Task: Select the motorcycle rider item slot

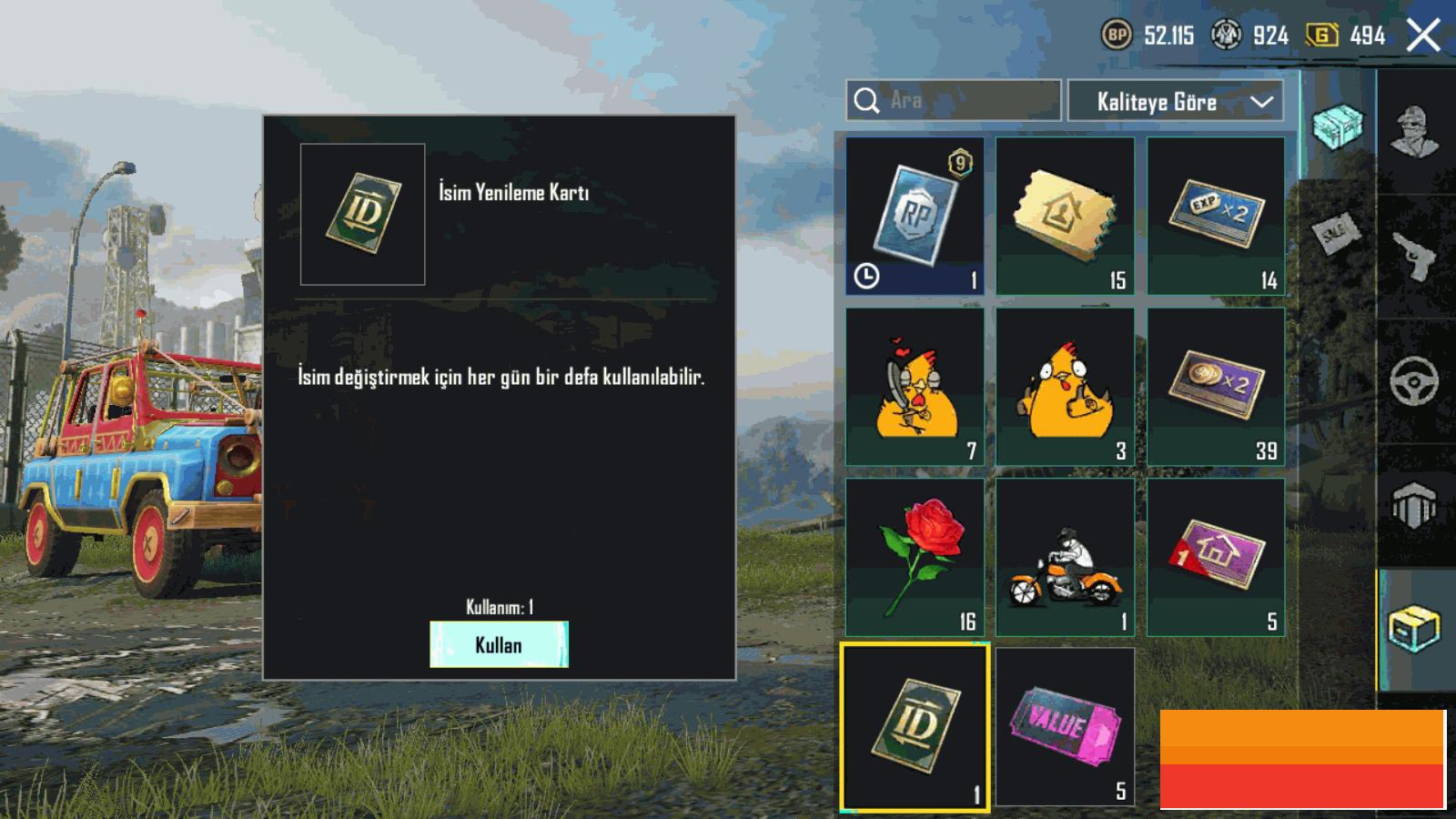Action: coord(1065,557)
